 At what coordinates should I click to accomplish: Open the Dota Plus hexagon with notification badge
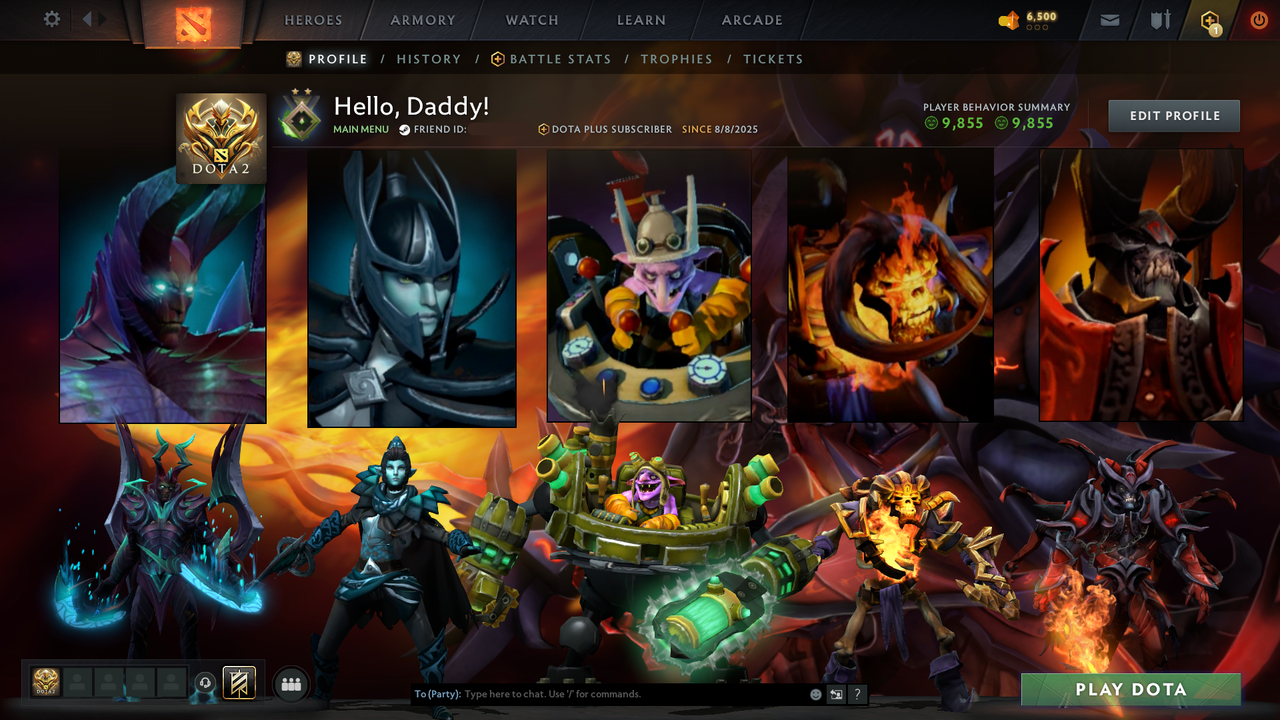point(1209,20)
